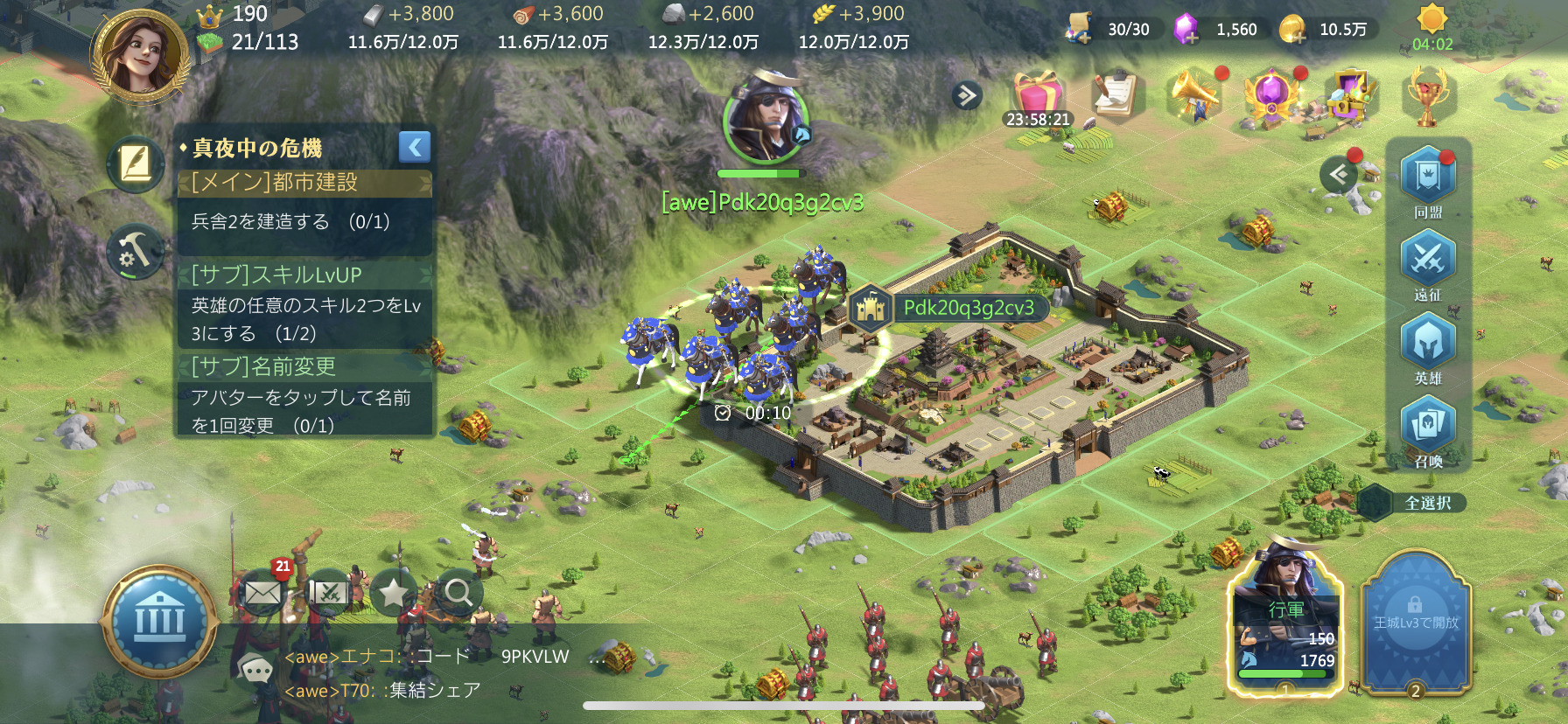This screenshot has width=1568, height=724.
Task: Open the 同盟 alliance menu
Action: [1428, 178]
